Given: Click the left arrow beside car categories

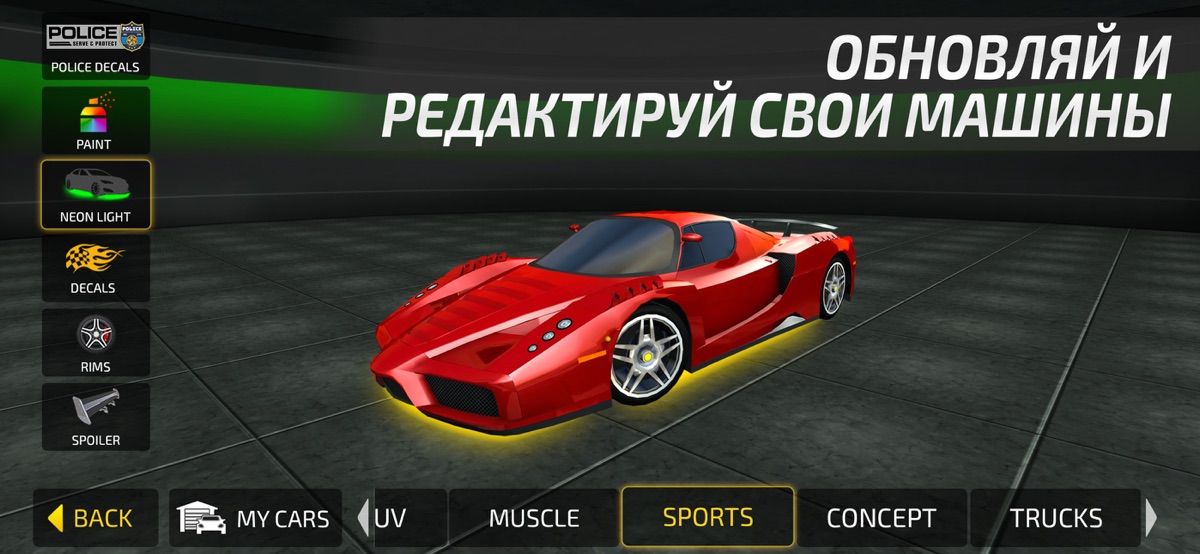Looking at the screenshot, I should click(x=362, y=518).
